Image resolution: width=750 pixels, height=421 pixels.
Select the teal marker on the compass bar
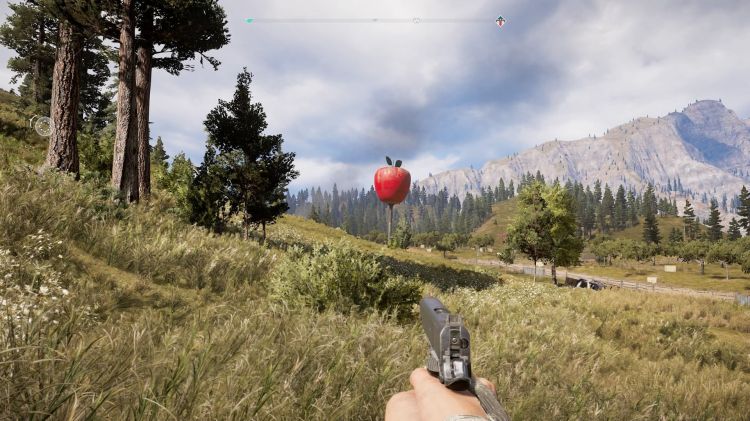(x=249, y=20)
